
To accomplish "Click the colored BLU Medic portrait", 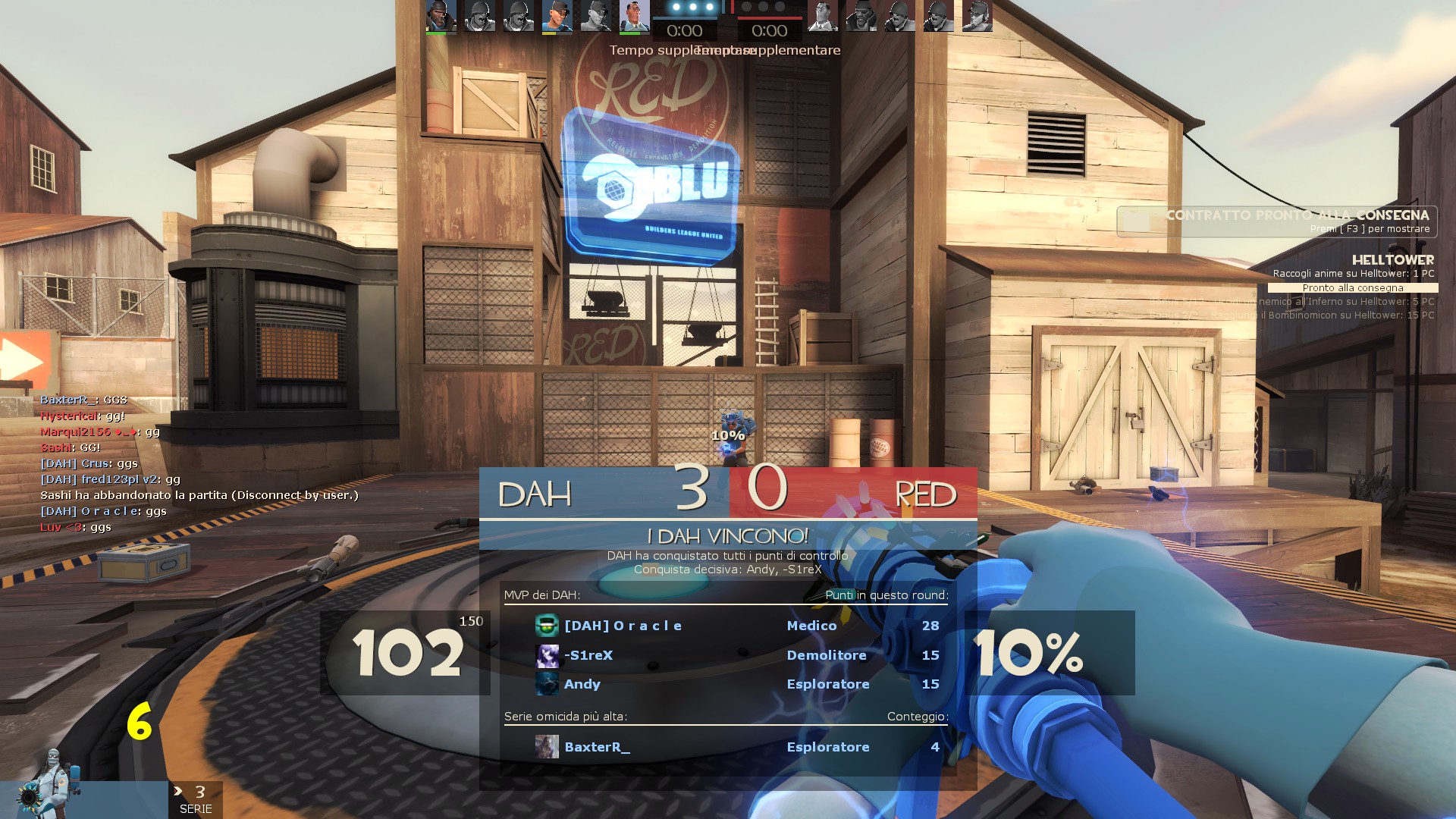I will click(634, 16).
